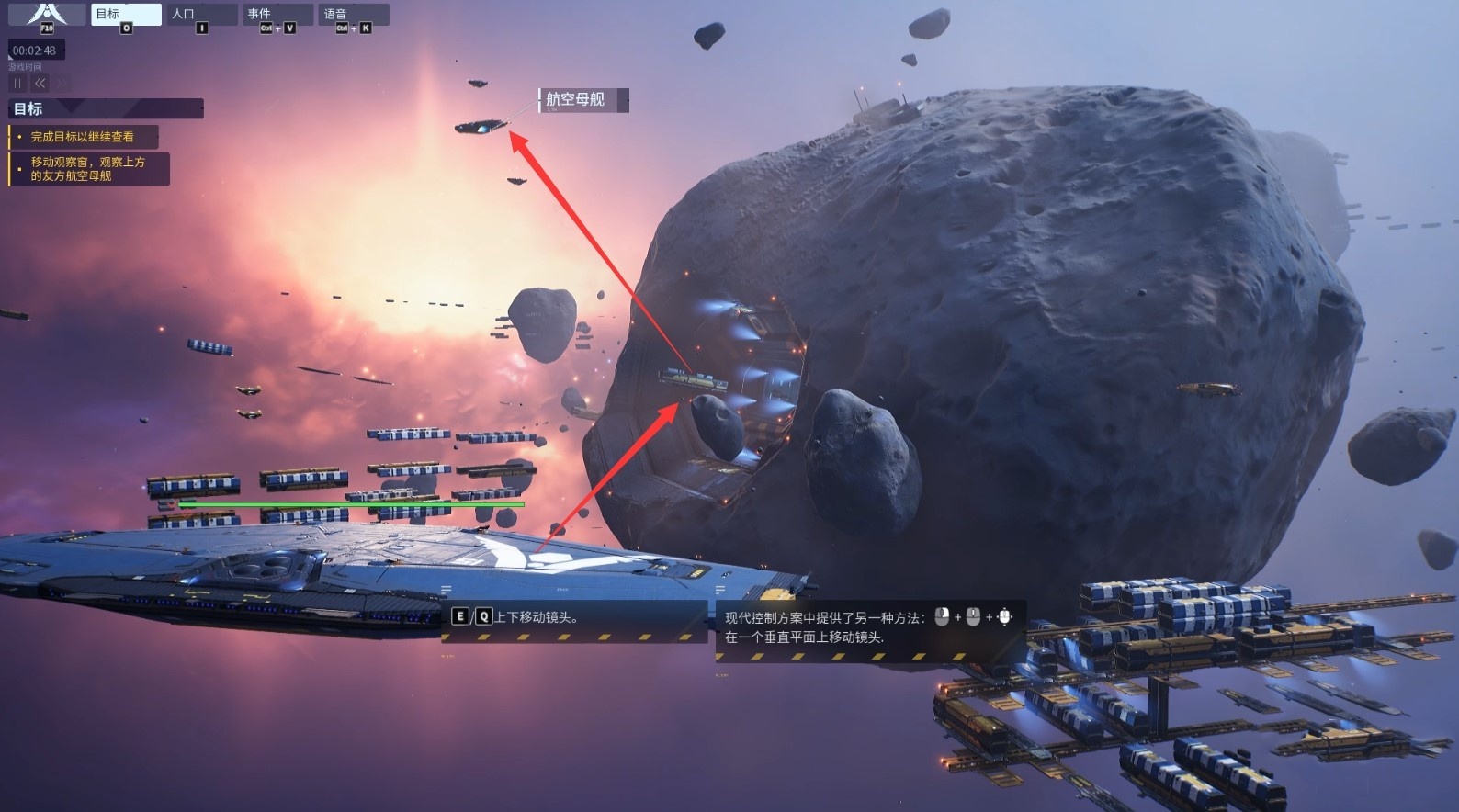1459x812 pixels.
Task: Switch to the 目标 (Objectives) tab
Action: click(126, 15)
